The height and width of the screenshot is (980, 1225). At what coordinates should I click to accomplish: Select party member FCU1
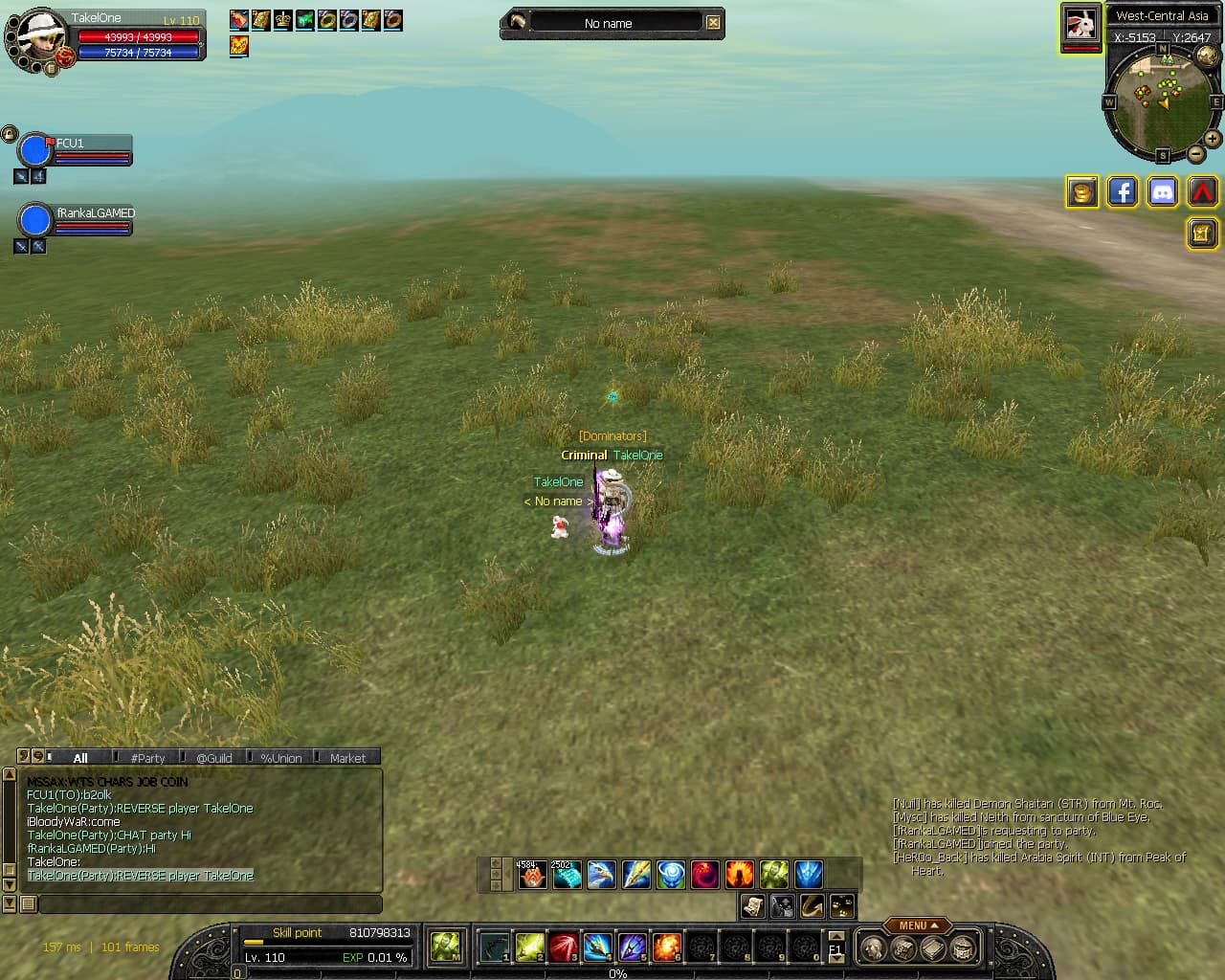coord(35,150)
